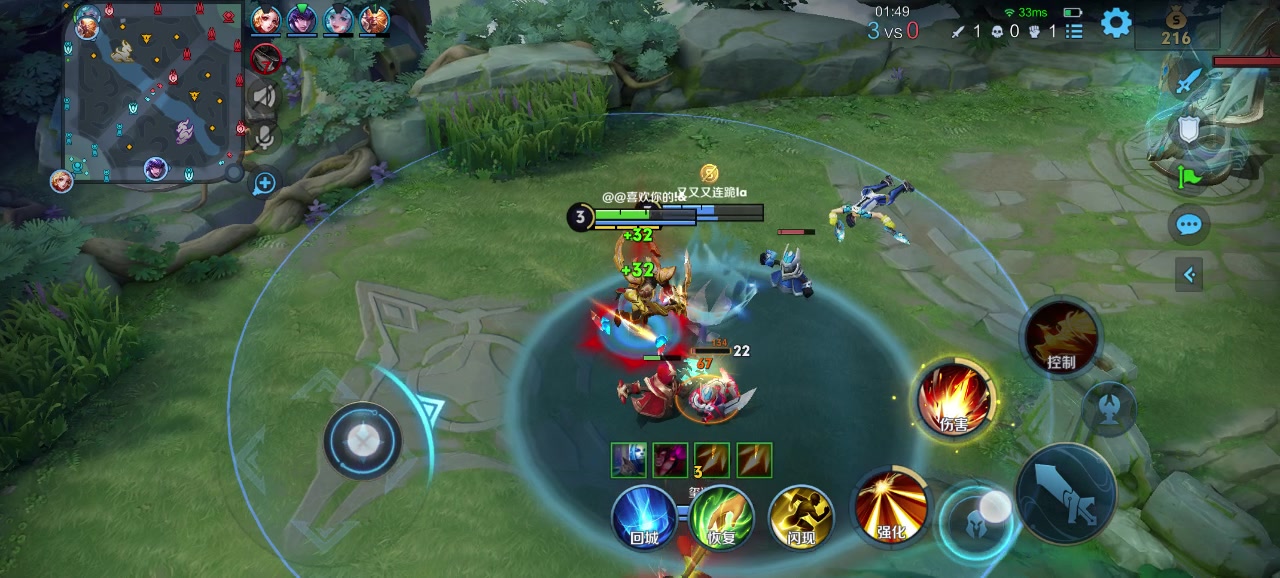Trigger the 强化 enhance skill

coord(890,505)
